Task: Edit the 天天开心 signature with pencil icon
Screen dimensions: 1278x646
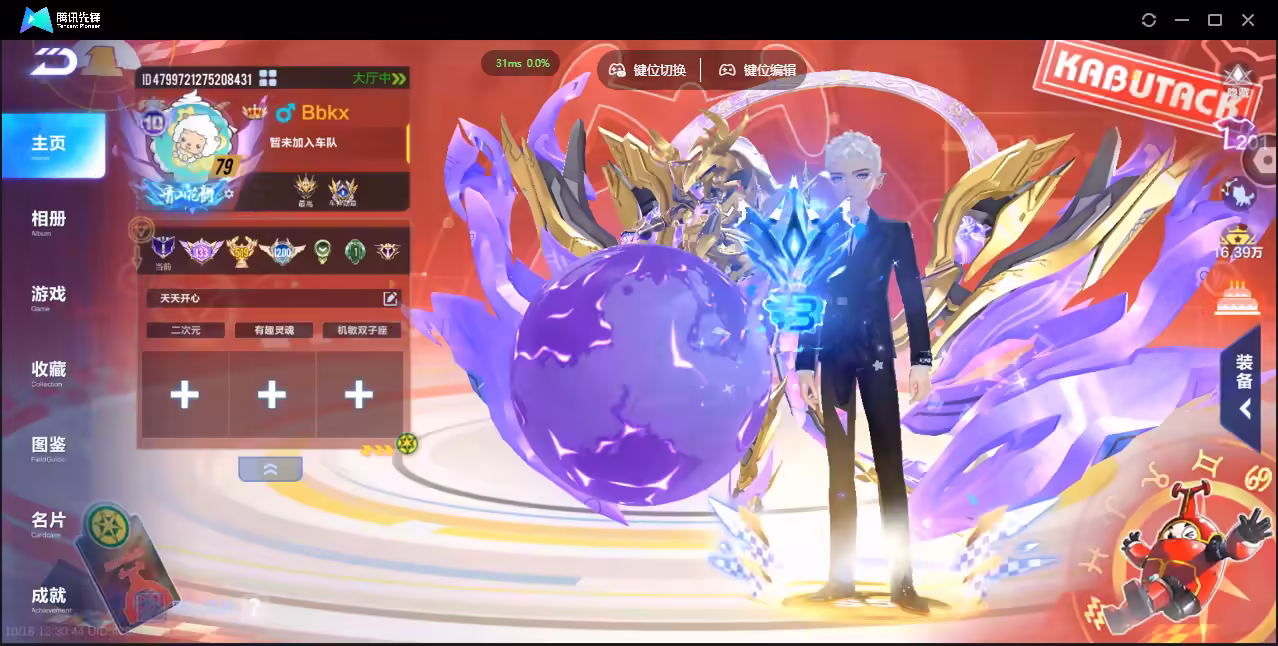Action: tap(390, 298)
